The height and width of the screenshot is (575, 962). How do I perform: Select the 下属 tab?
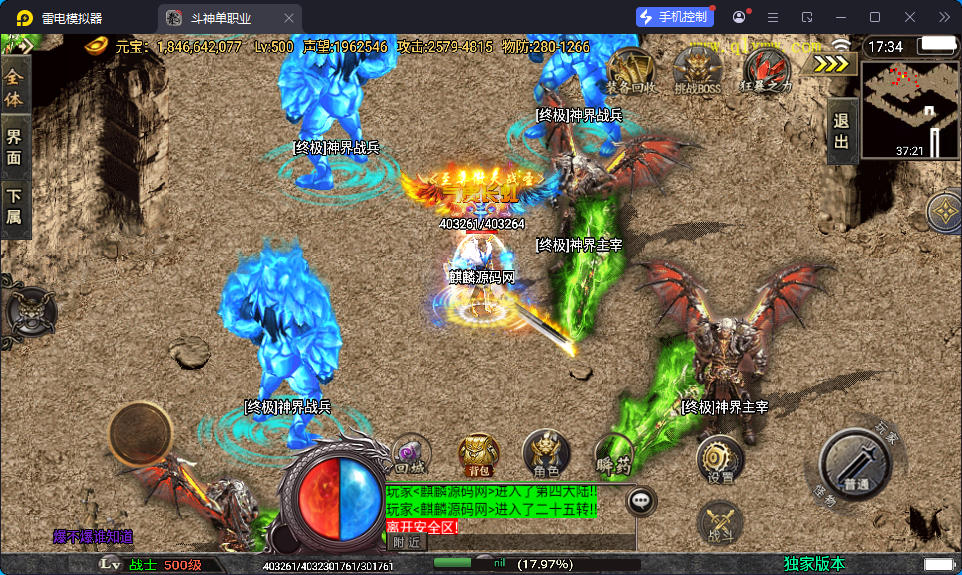(x=14, y=207)
